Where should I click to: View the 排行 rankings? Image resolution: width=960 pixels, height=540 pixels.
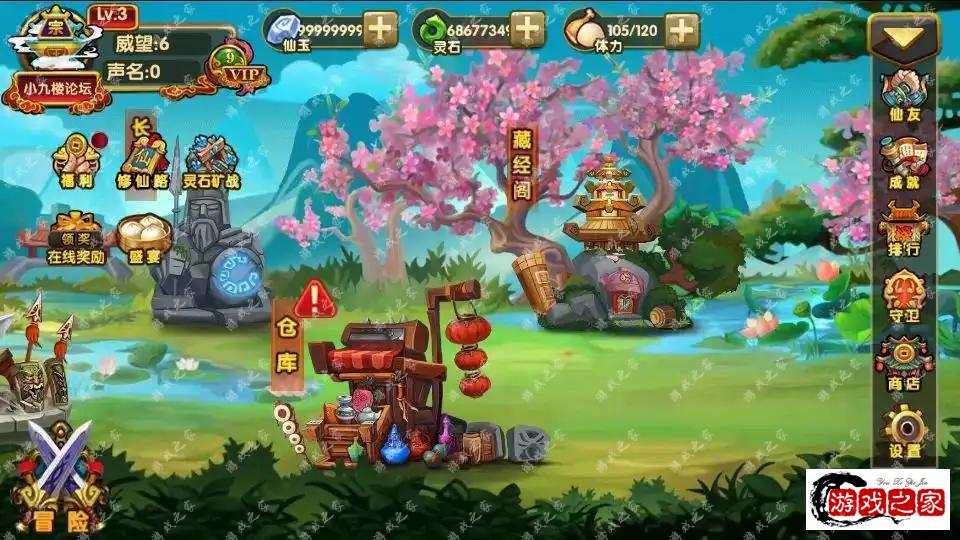tap(903, 230)
